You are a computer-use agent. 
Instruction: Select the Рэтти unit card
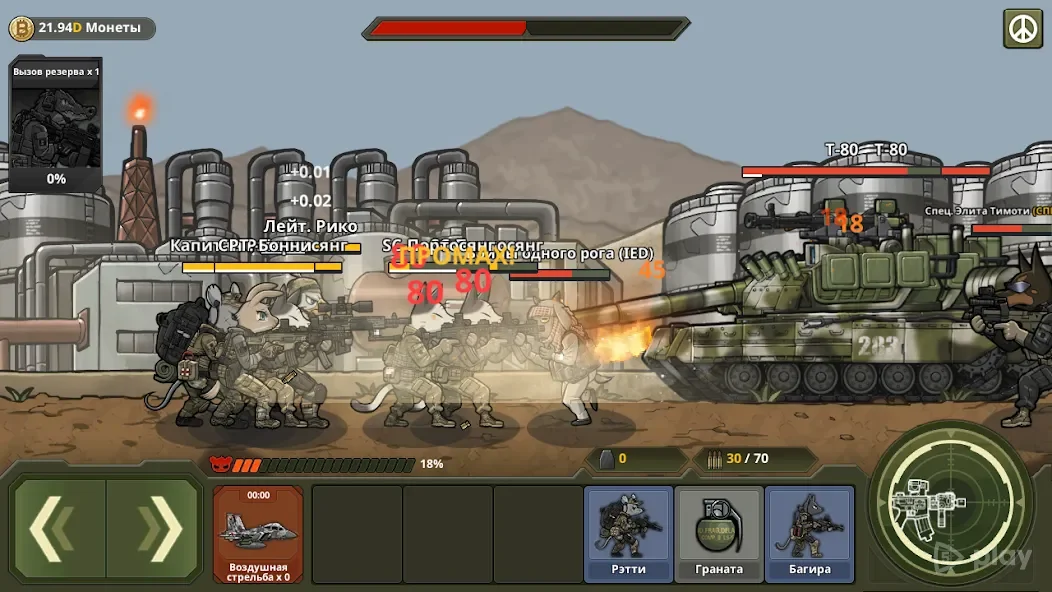click(628, 534)
